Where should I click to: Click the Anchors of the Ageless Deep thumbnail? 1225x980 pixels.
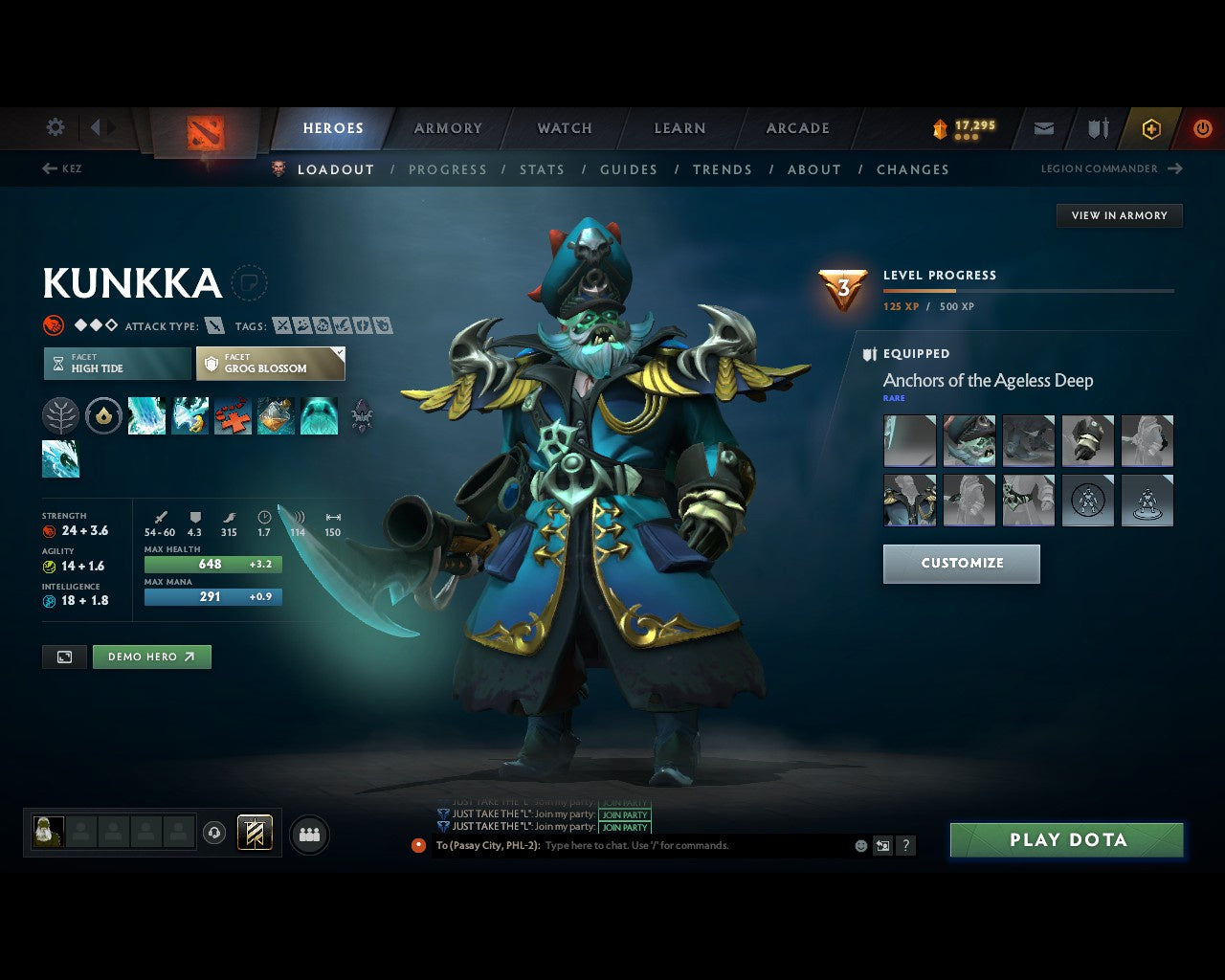click(909, 440)
